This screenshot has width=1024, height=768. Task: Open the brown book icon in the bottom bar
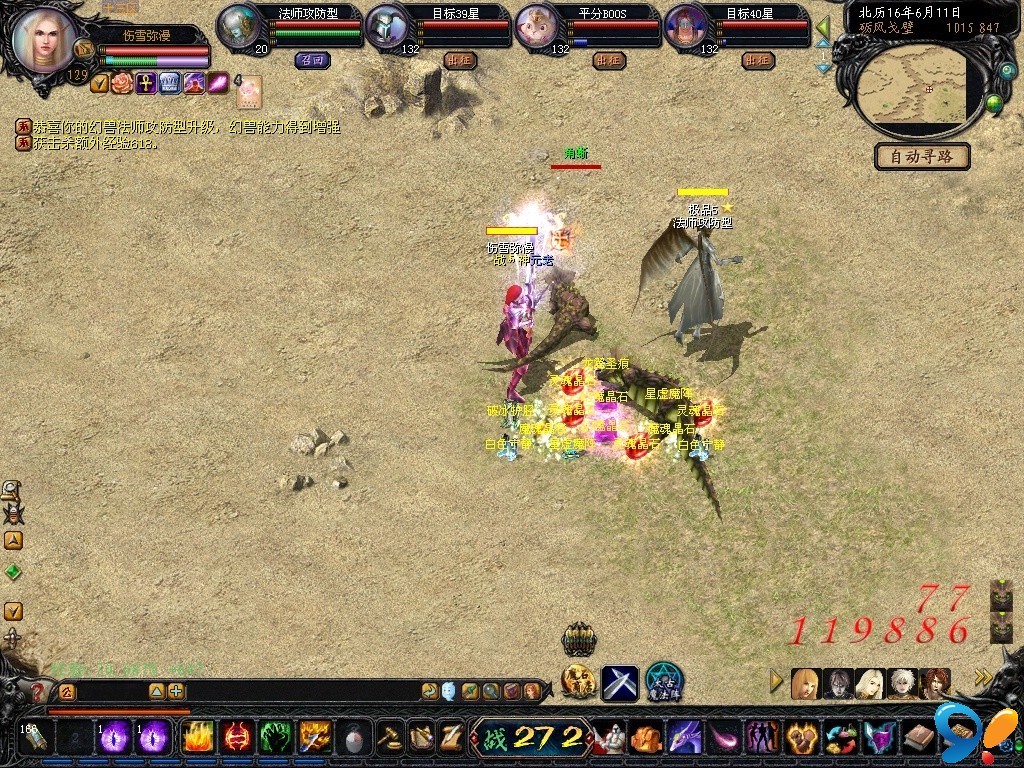[x=919, y=739]
